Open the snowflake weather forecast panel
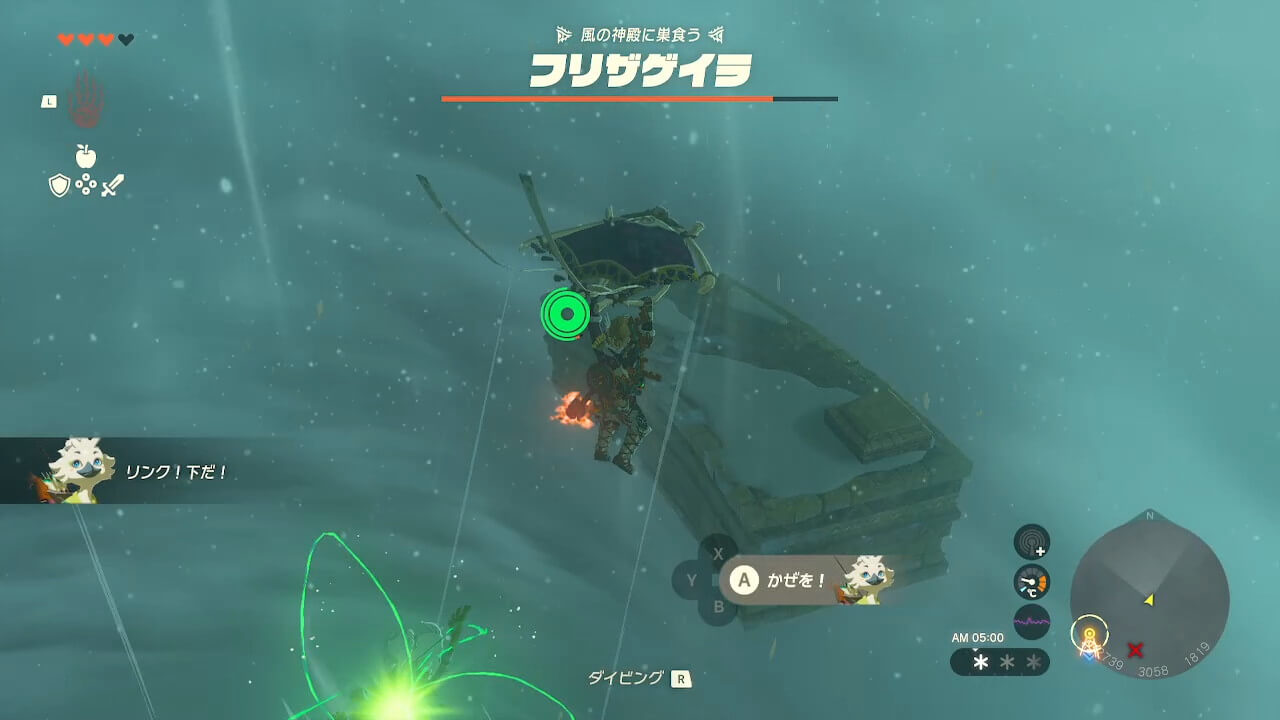 (x=999, y=662)
